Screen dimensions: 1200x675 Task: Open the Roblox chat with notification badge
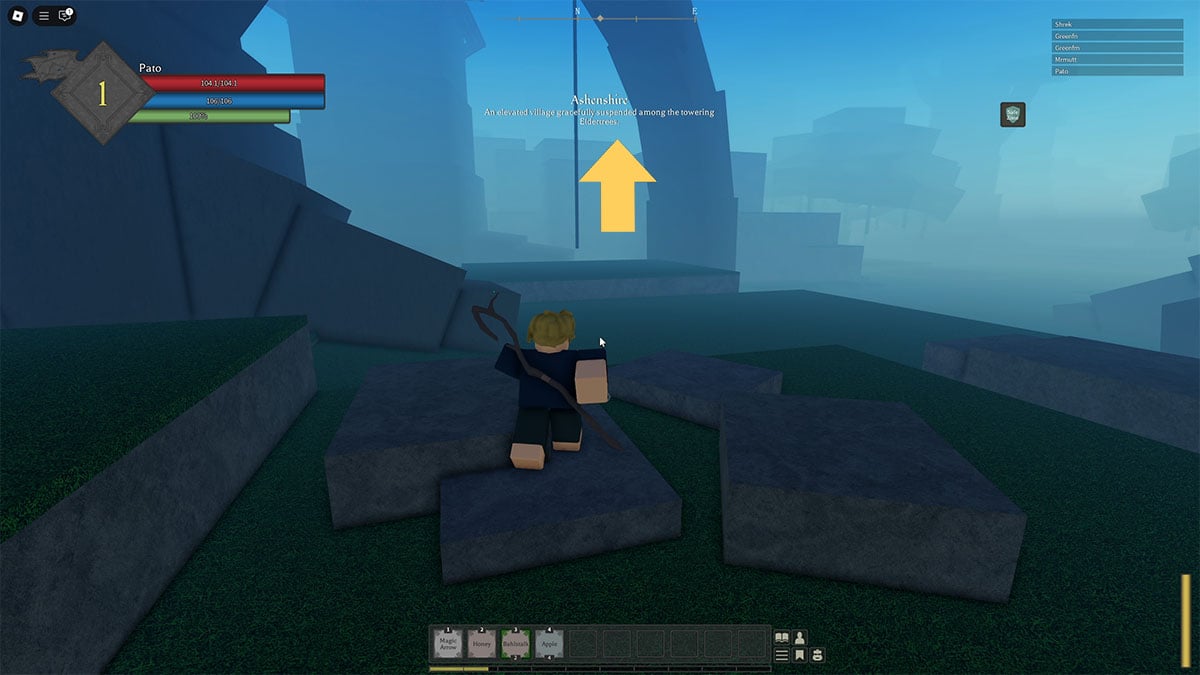(x=65, y=16)
